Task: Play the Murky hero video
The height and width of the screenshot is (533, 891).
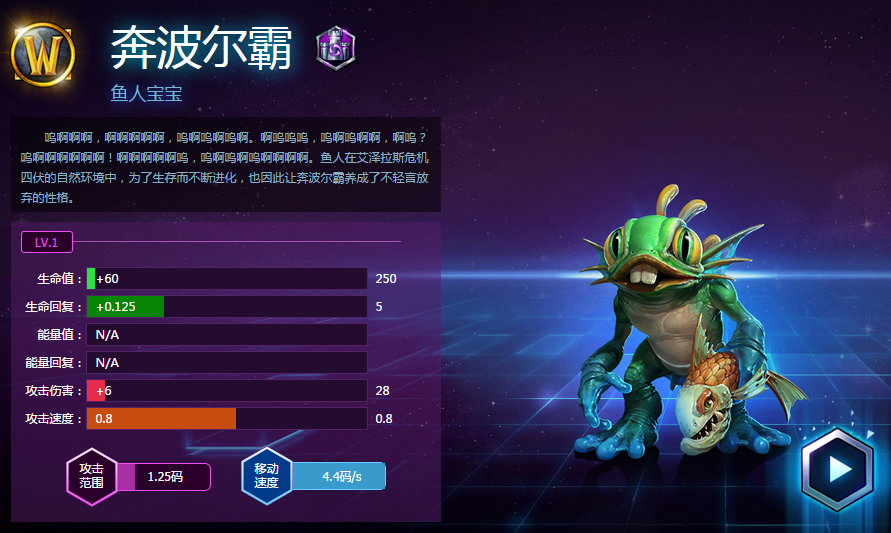Action: click(838, 468)
